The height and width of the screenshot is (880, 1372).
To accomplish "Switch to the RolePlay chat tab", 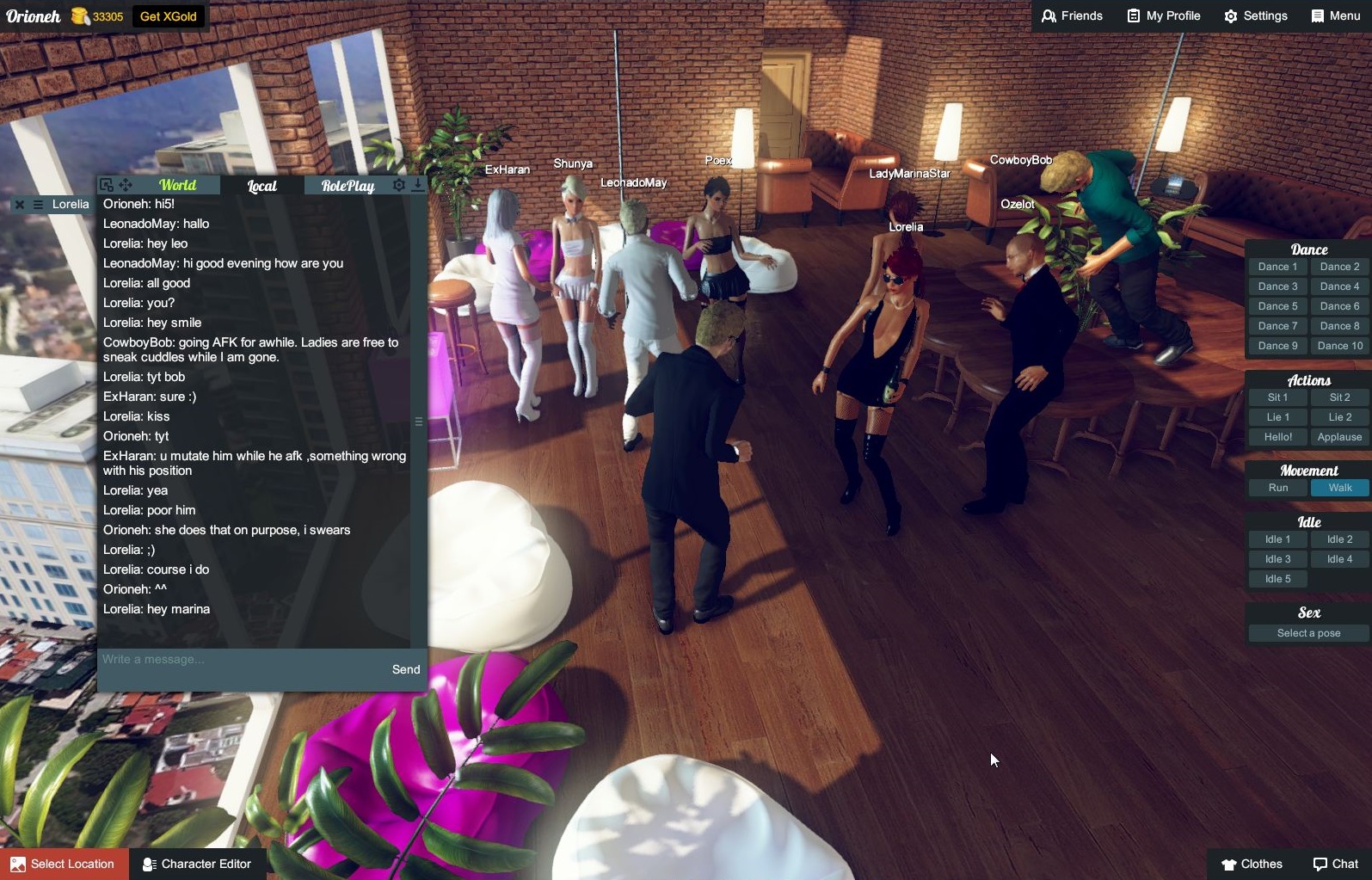I will 348,185.
